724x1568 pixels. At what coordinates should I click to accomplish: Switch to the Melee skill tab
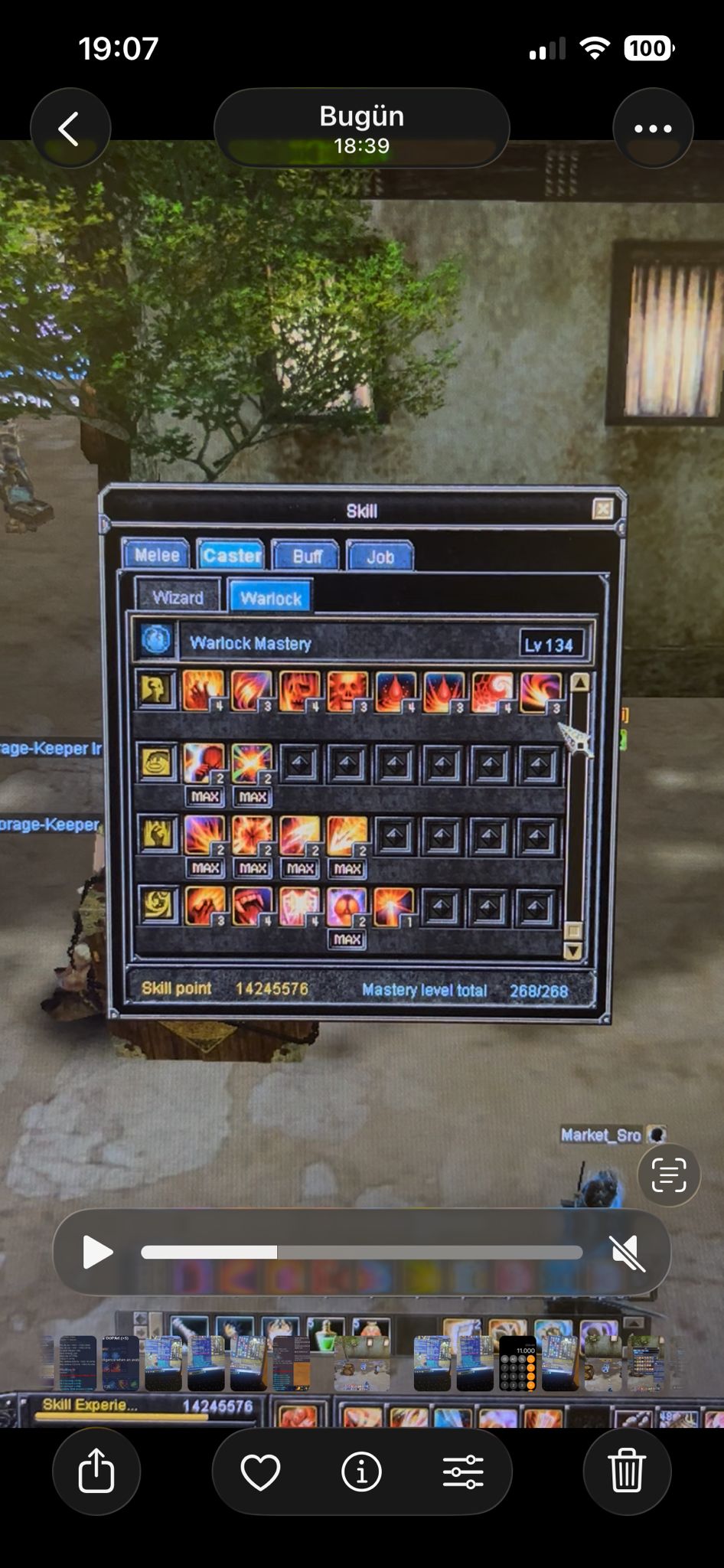click(157, 555)
